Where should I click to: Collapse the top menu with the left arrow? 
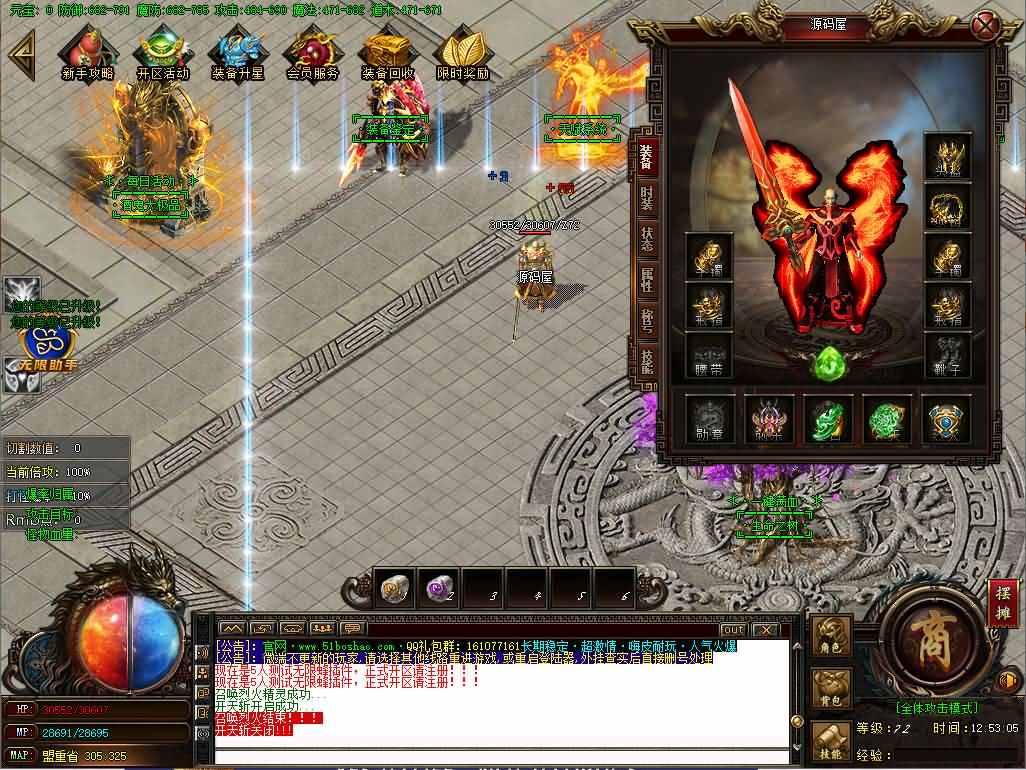(x=20, y=50)
